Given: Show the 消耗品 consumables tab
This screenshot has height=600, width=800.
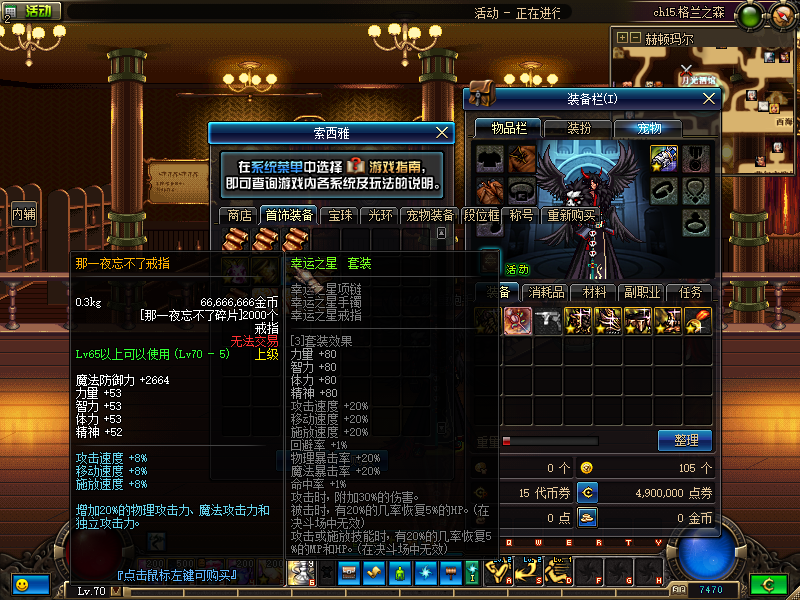Looking at the screenshot, I should (547, 292).
